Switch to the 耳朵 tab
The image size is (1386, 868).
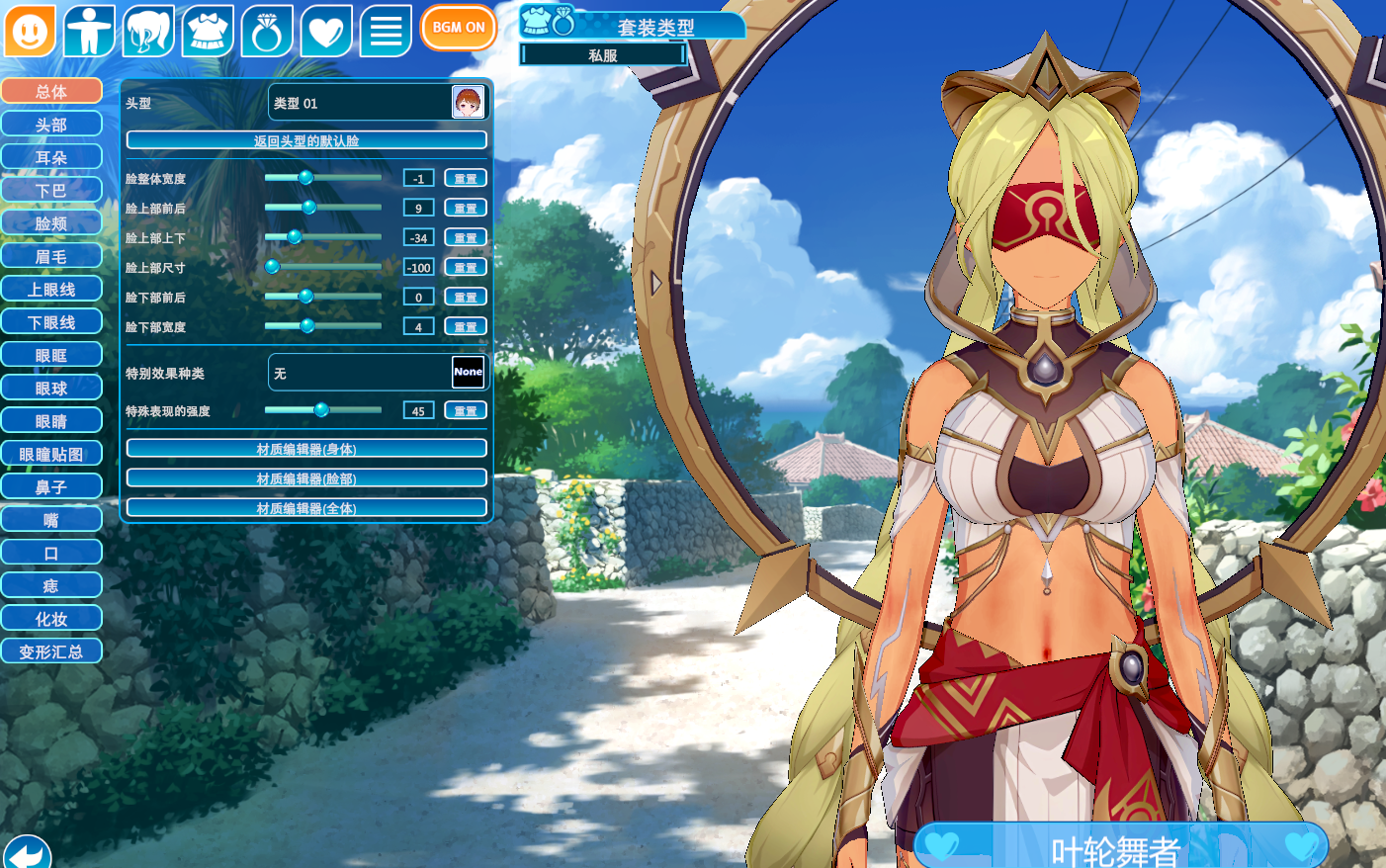pyautogui.click(x=51, y=157)
